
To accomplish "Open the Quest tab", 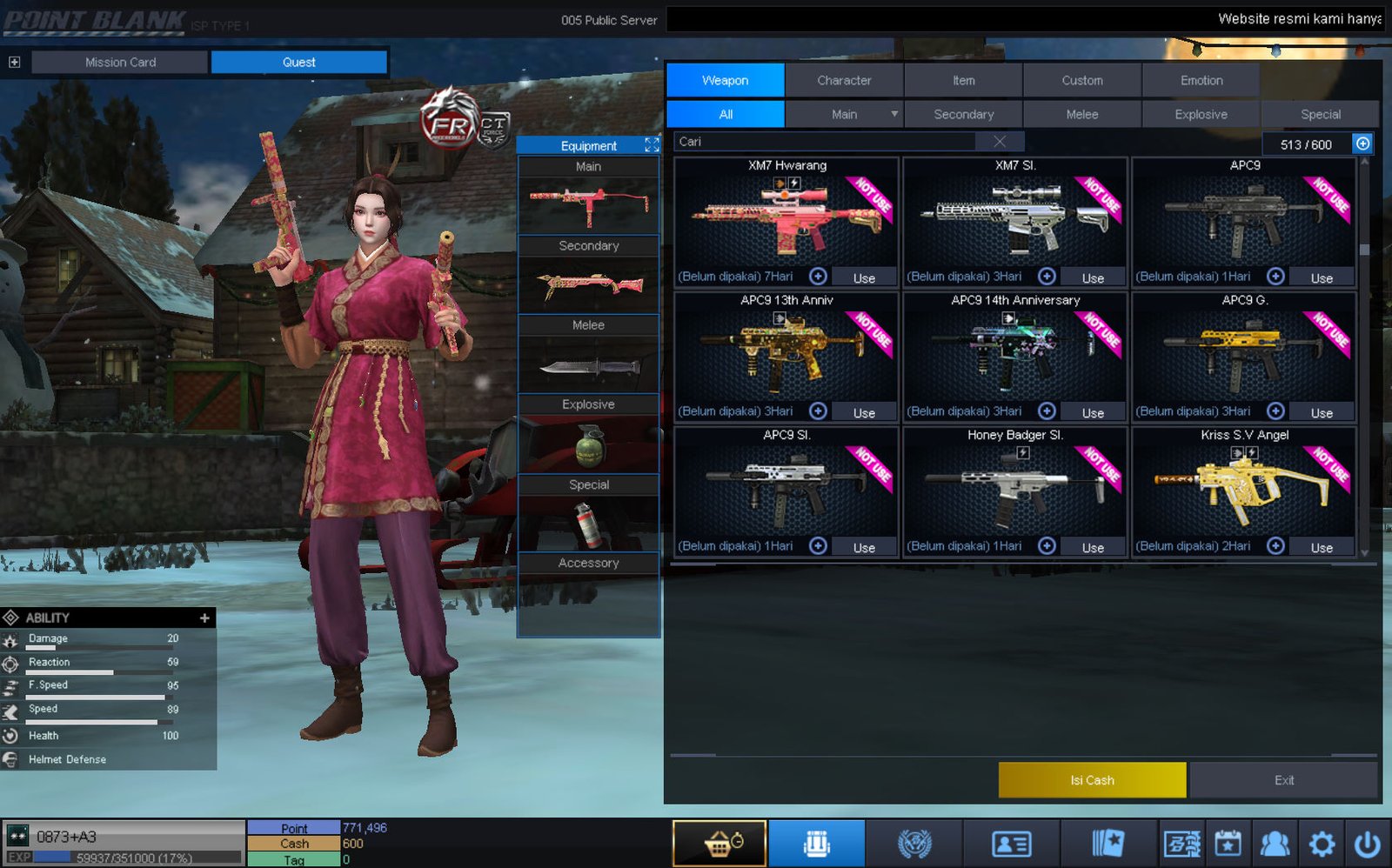I will pos(298,62).
